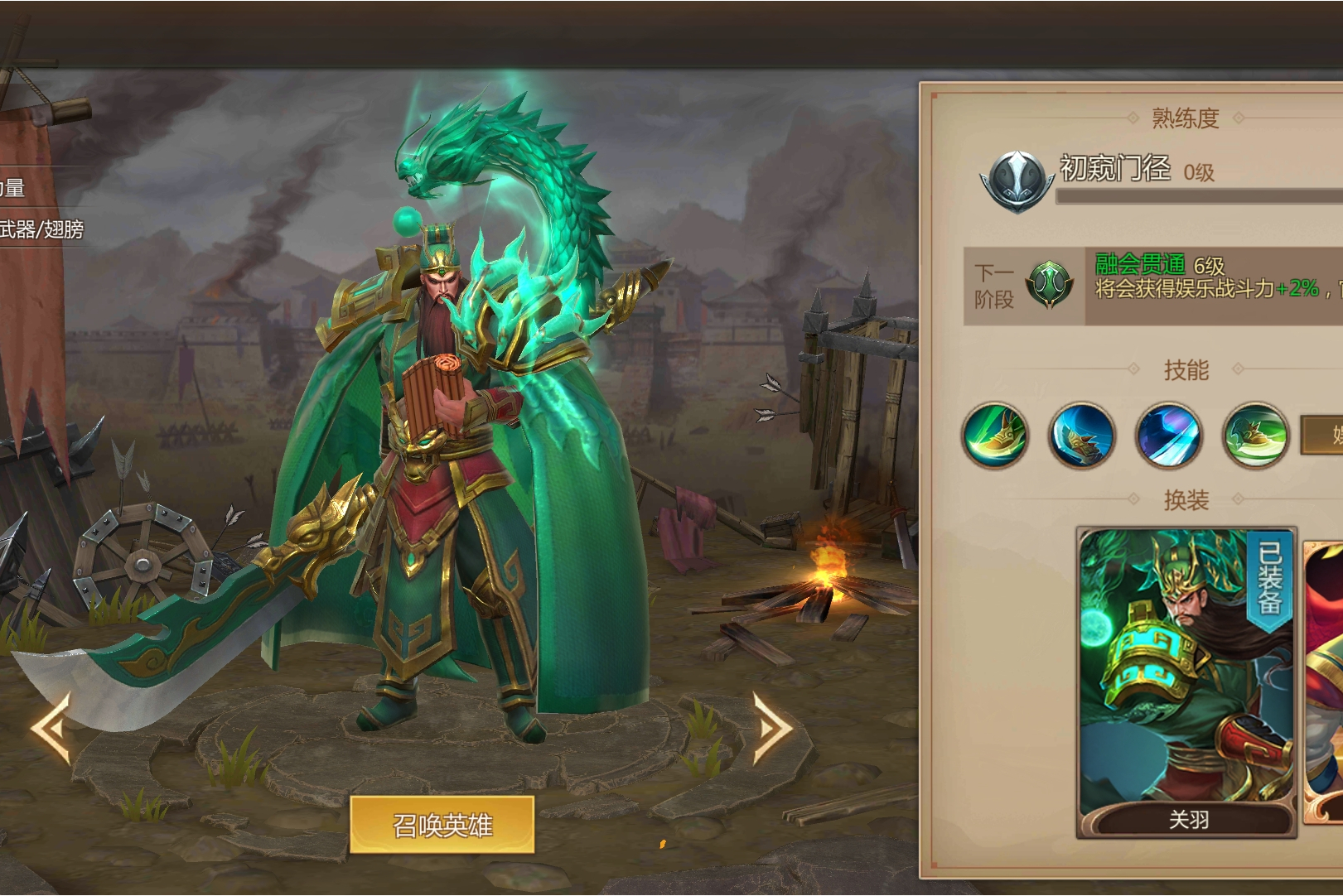This screenshot has width=1343, height=896.
Task: View the purple crescent slash skill icon
Action: pyautogui.click(x=1168, y=436)
